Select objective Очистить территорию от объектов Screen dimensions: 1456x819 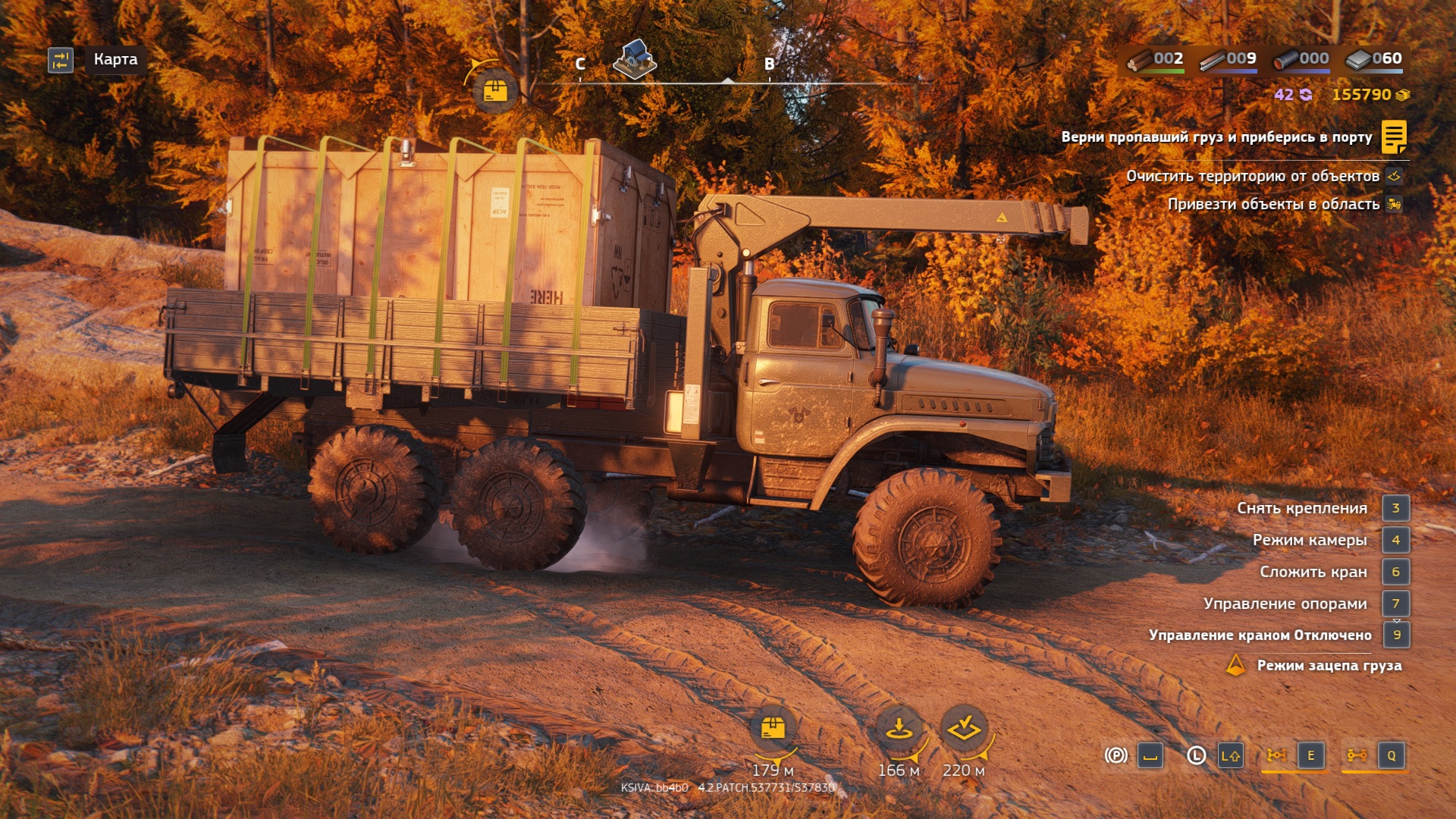point(1252,176)
